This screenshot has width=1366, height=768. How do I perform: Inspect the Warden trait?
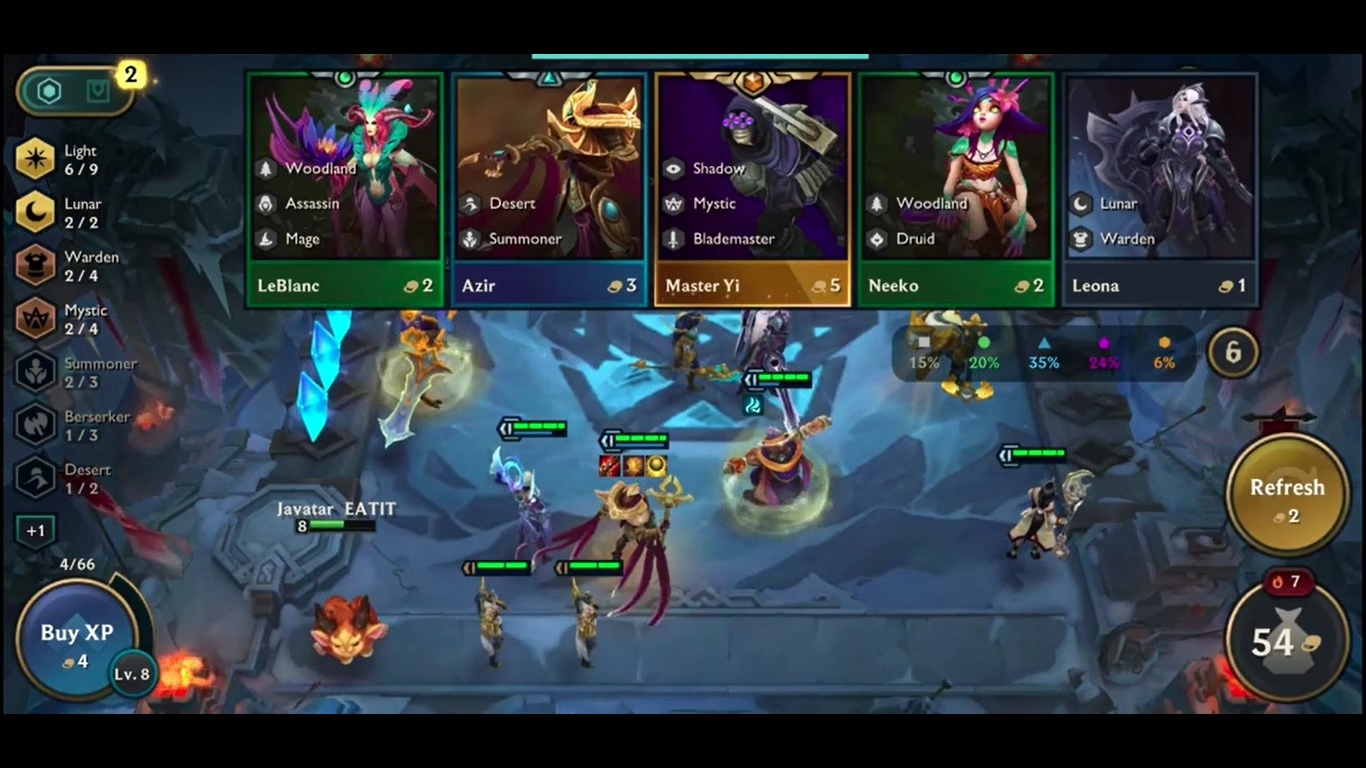[x=36, y=265]
